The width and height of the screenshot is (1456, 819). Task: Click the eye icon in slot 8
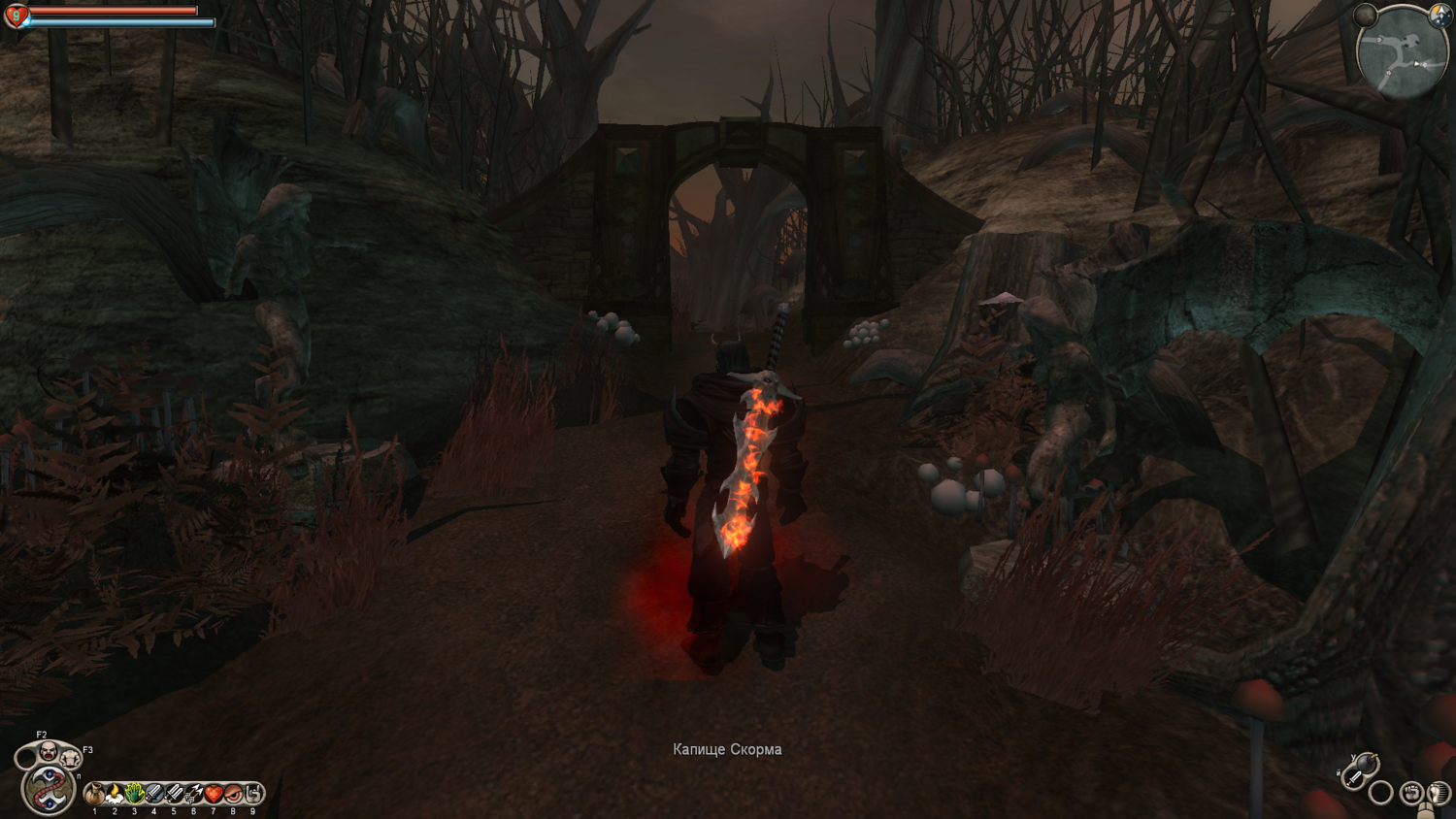[233, 794]
